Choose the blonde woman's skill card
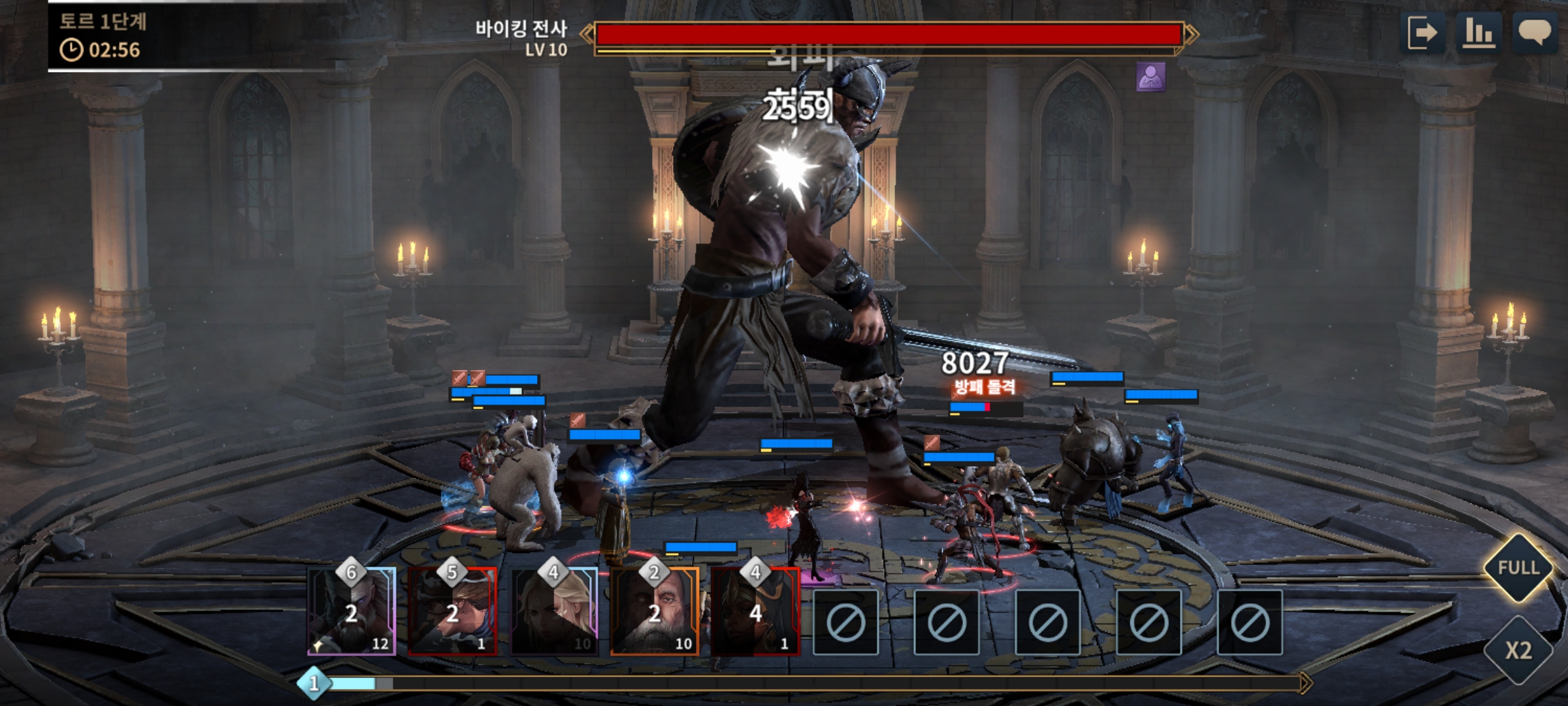The width and height of the screenshot is (1568, 706). tap(554, 612)
